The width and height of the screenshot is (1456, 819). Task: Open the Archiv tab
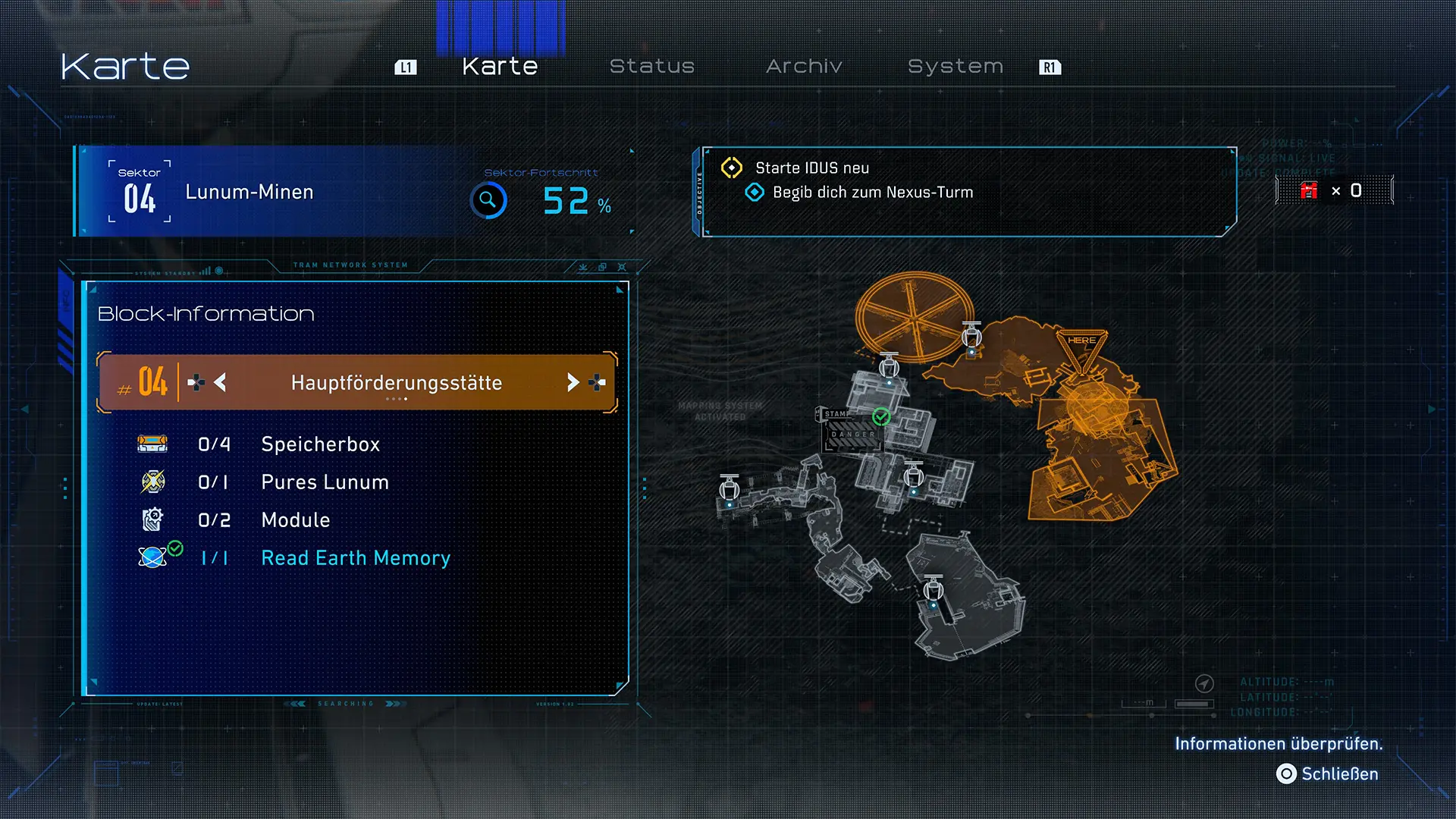pyautogui.click(x=804, y=67)
